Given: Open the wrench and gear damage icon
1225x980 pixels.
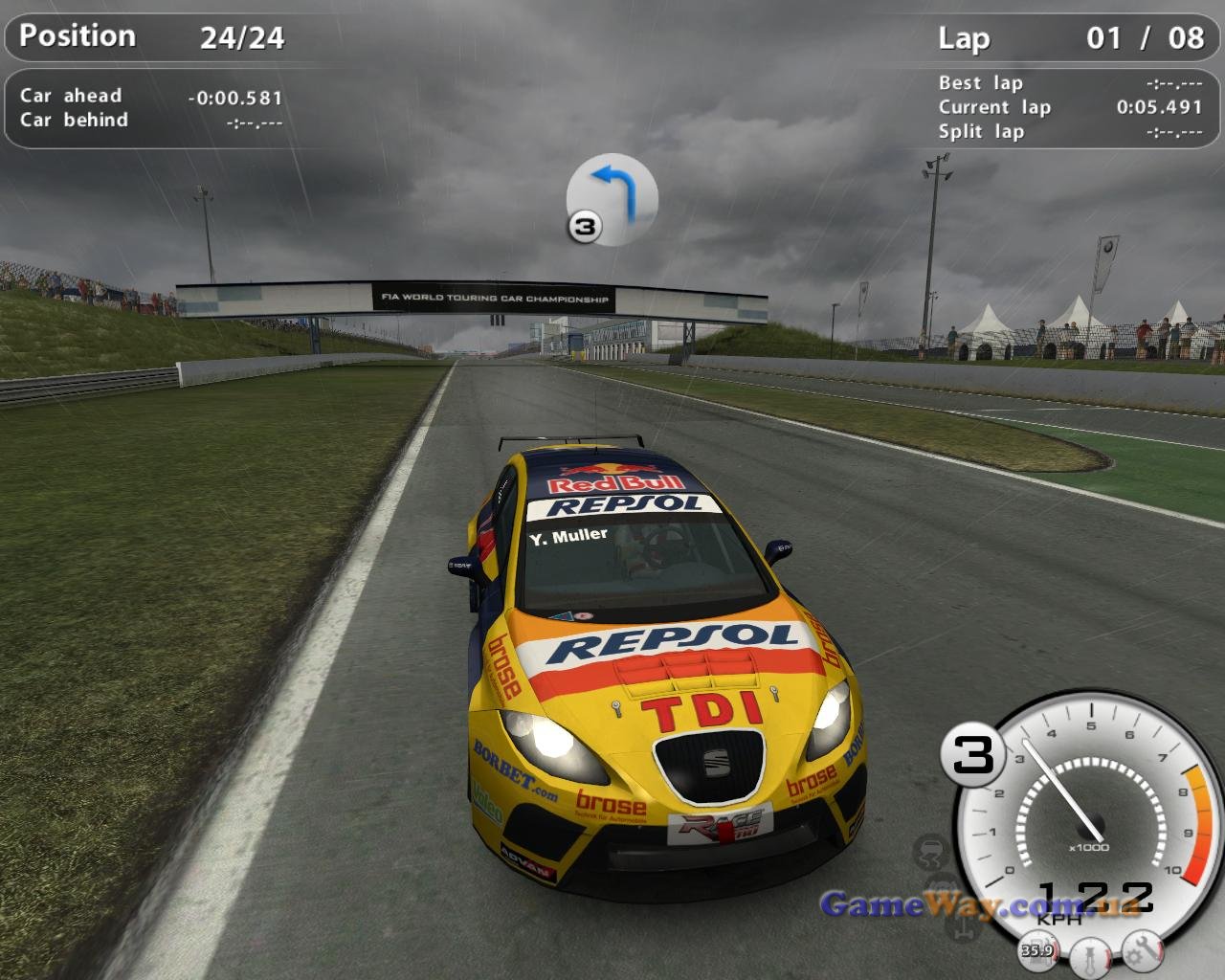Looking at the screenshot, I should (1143, 947).
